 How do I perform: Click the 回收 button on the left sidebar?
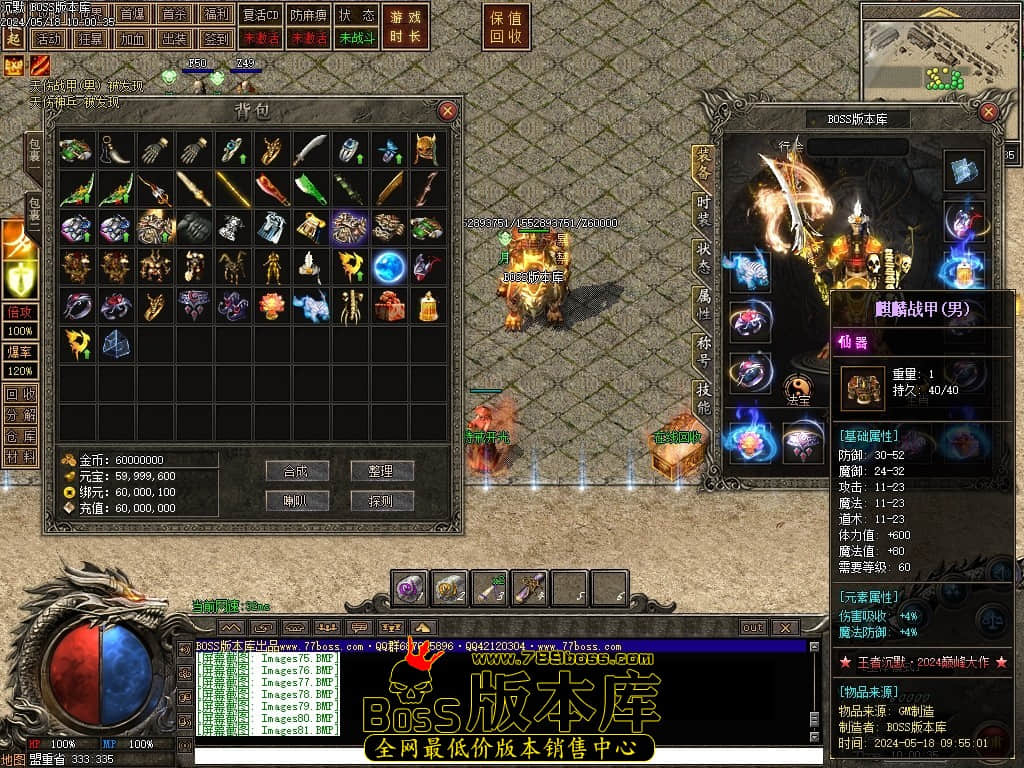pyautogui.click(x=20, y=394)
